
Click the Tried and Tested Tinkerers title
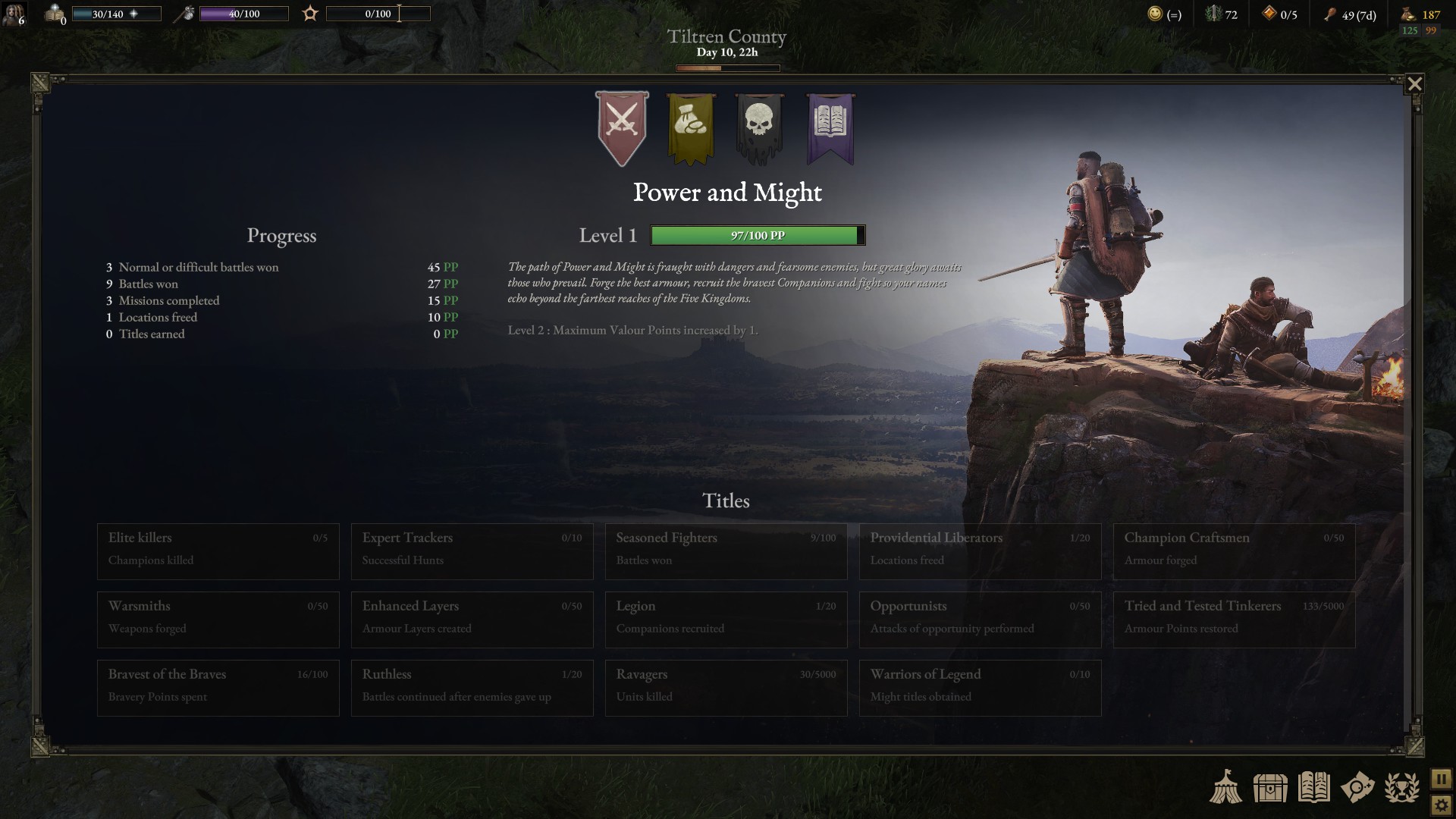pyautogui.click(x=1234, y=620)
